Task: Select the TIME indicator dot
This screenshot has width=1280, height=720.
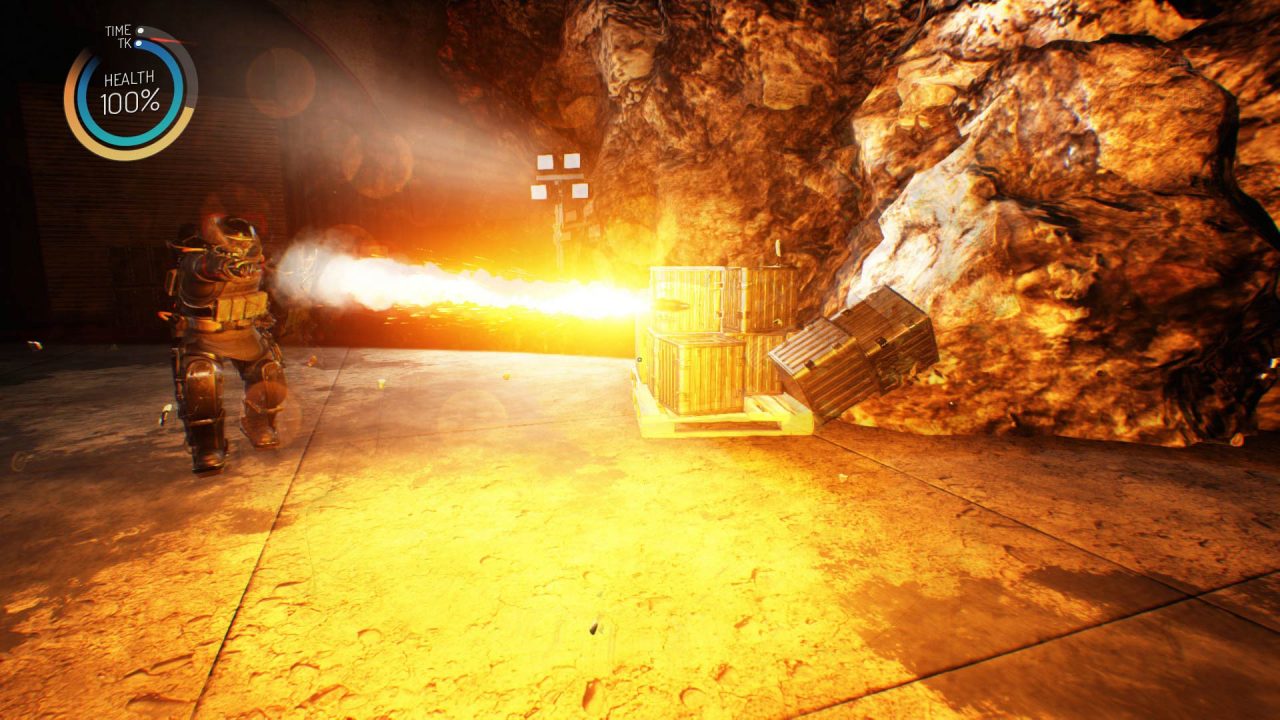Action: pyautogui.click(x=140, y=31)
